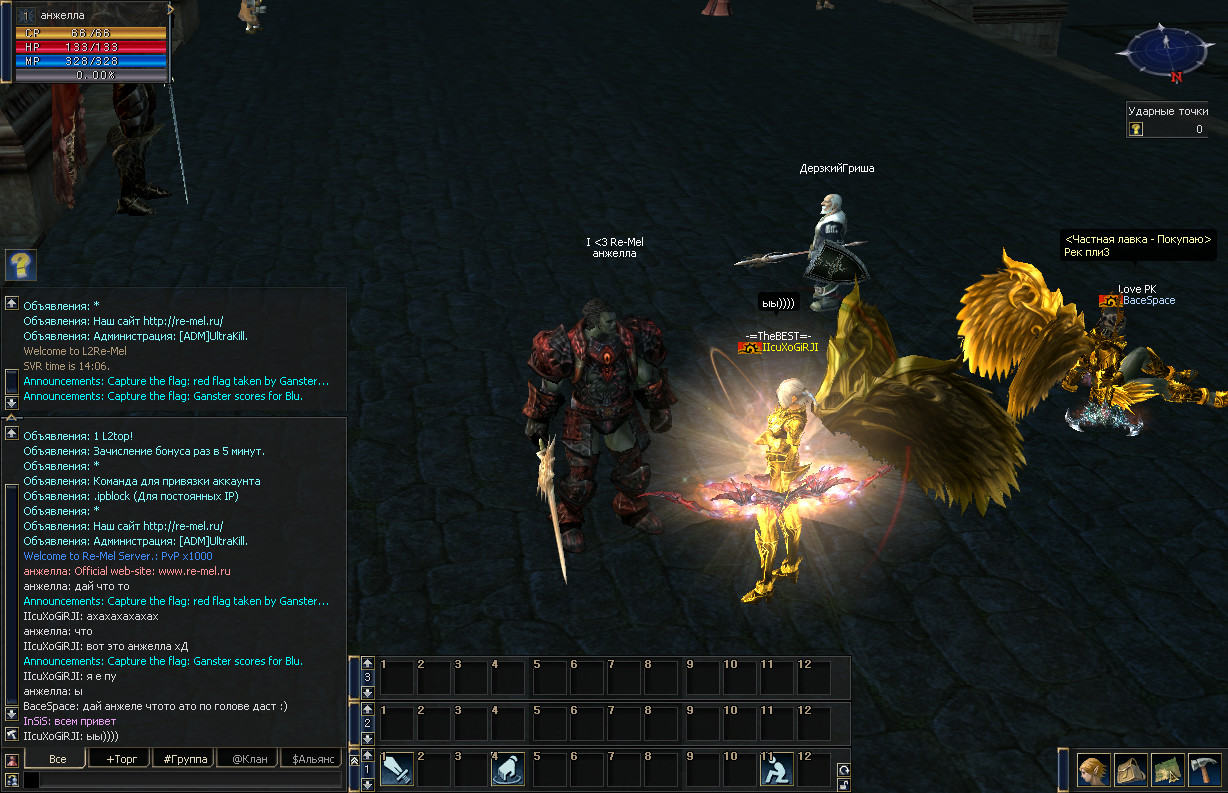Viewport: 1228px width, 793px height.
Task: Open the inventory bag icon
Action: click(1131, 771)
